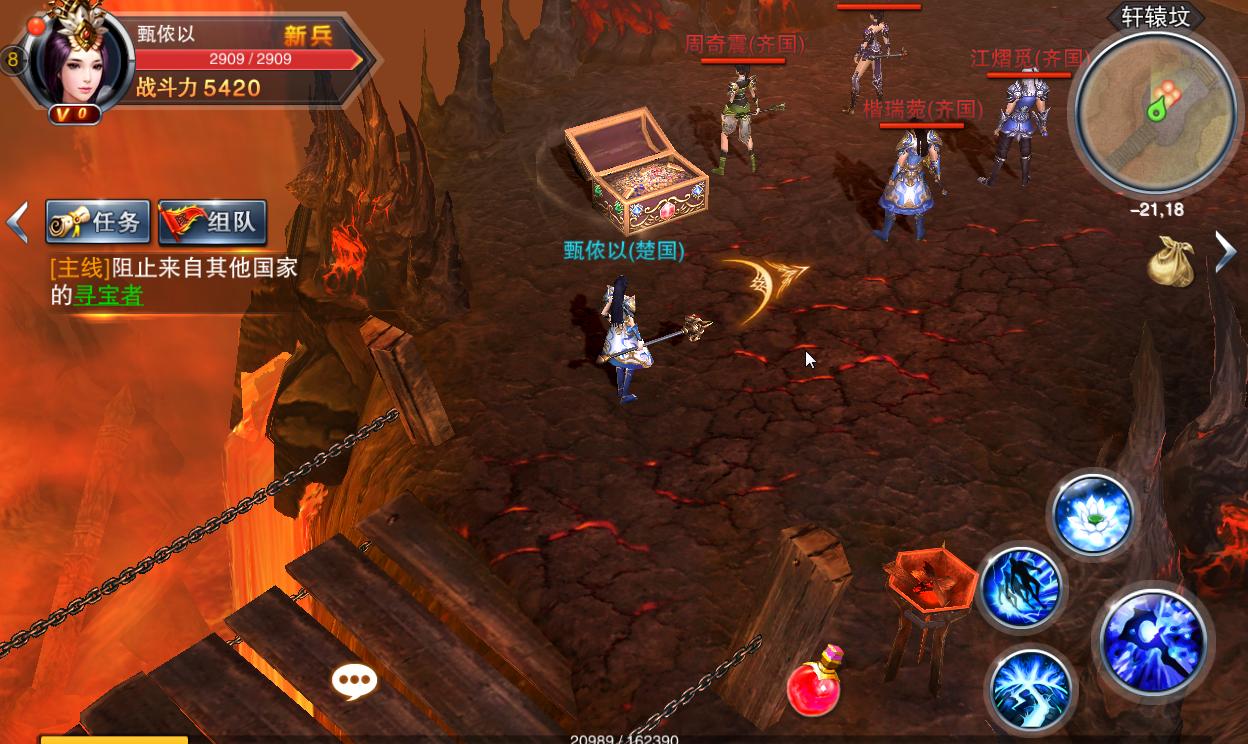Click the V0 VIP badge
Image resolution: width=1248 pixels, height=744 pixels.
coord(75,114)
